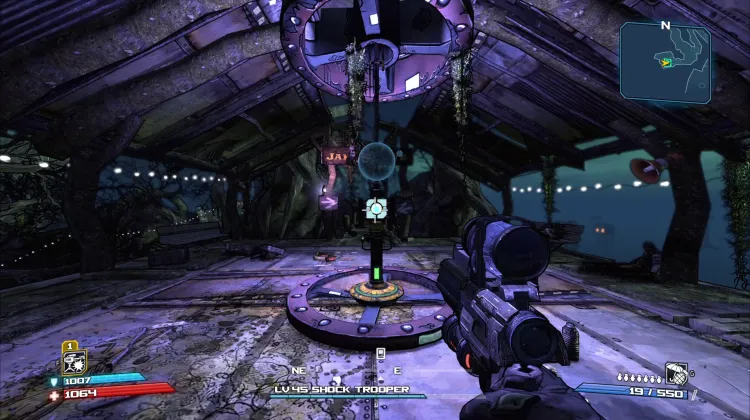This screenshot has width=750, height=420.
Task: Click the vending machine marker on the compass
Action: [x=380, y=354]
